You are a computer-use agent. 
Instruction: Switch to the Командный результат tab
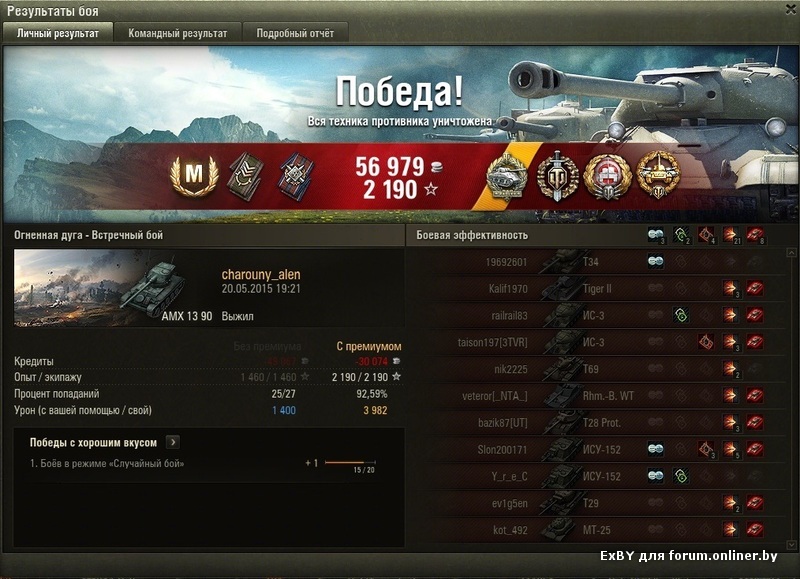pos(177,33)
